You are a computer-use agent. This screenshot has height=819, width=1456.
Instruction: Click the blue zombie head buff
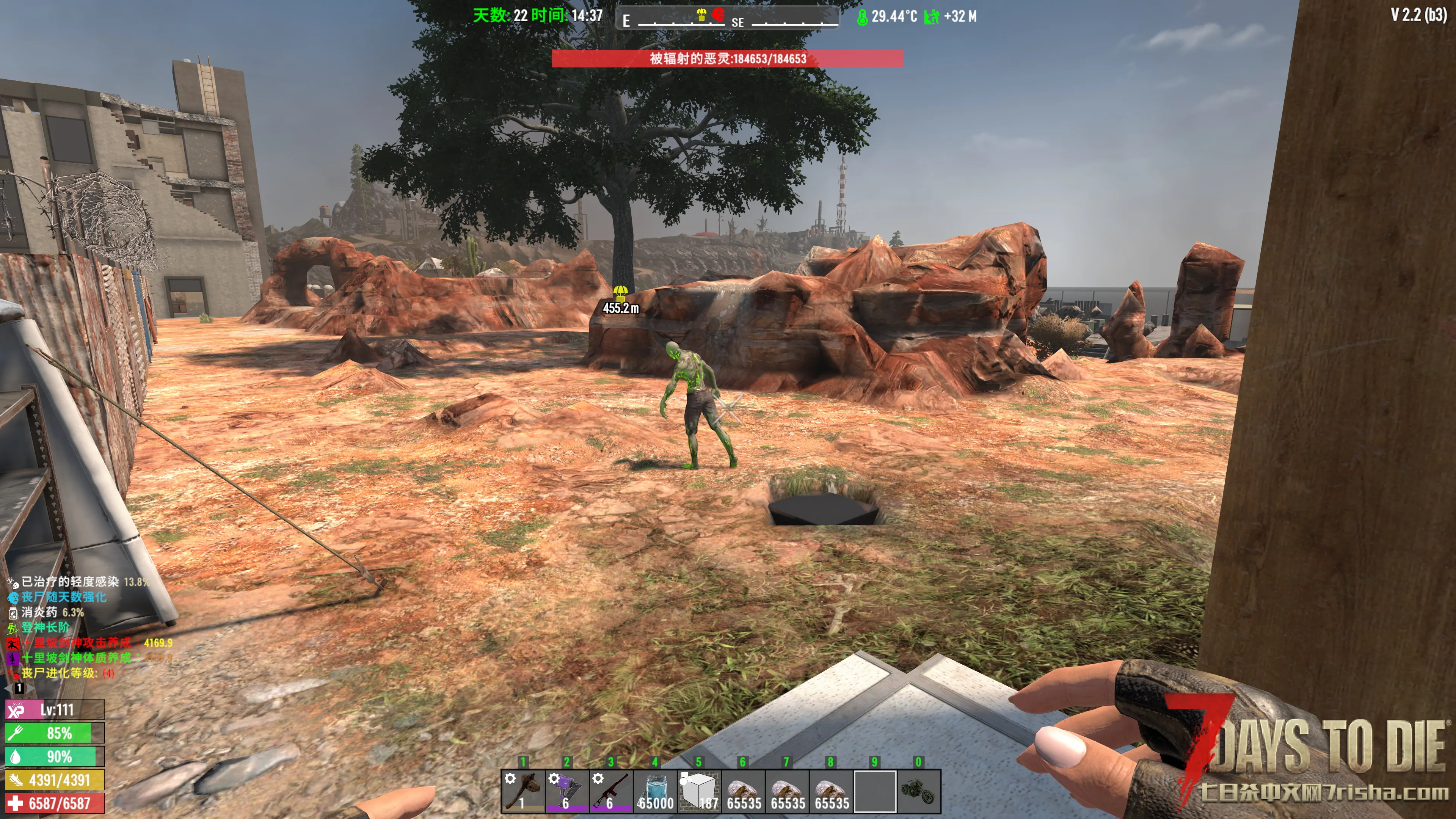[13, 597]
